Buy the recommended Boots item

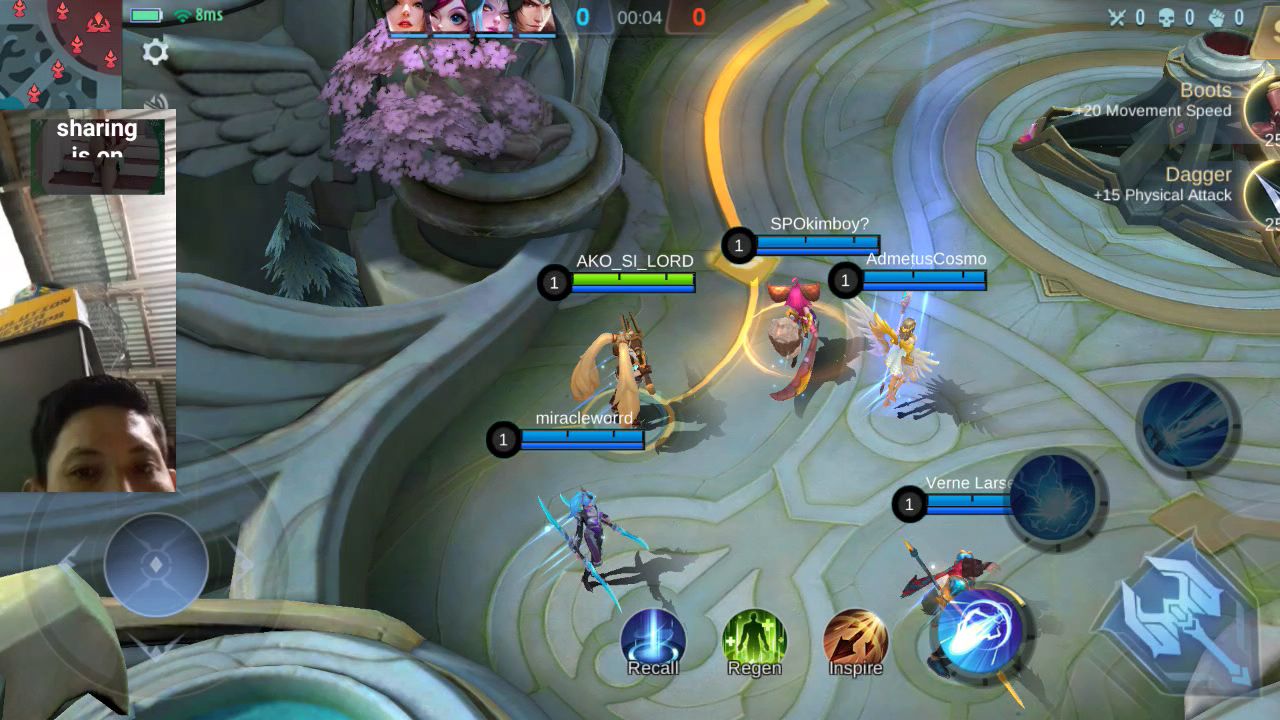pyautogui.click(x=1262, y=108)
